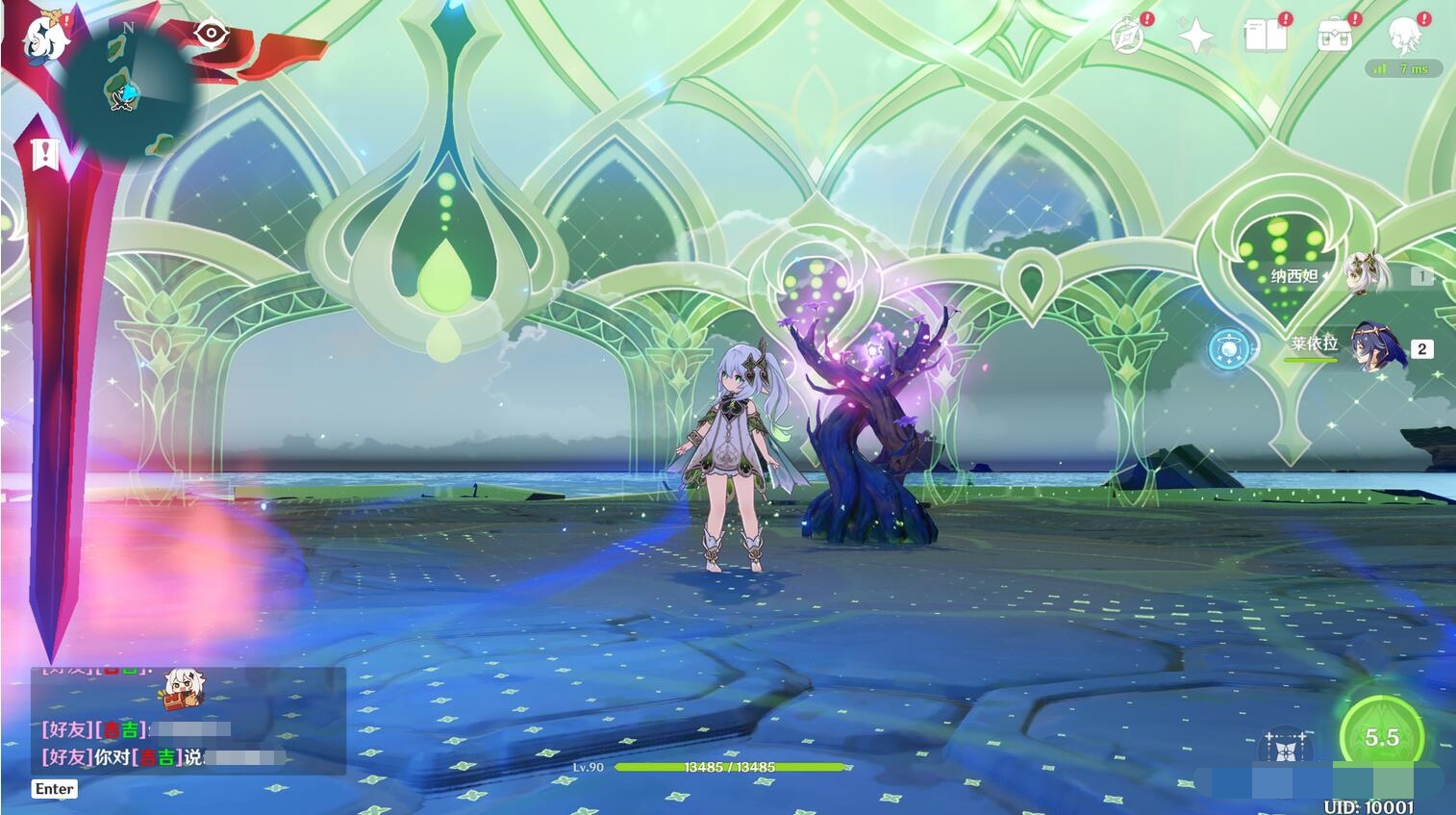
Task: Open the circular minimap
Action: tap(128, 87)
